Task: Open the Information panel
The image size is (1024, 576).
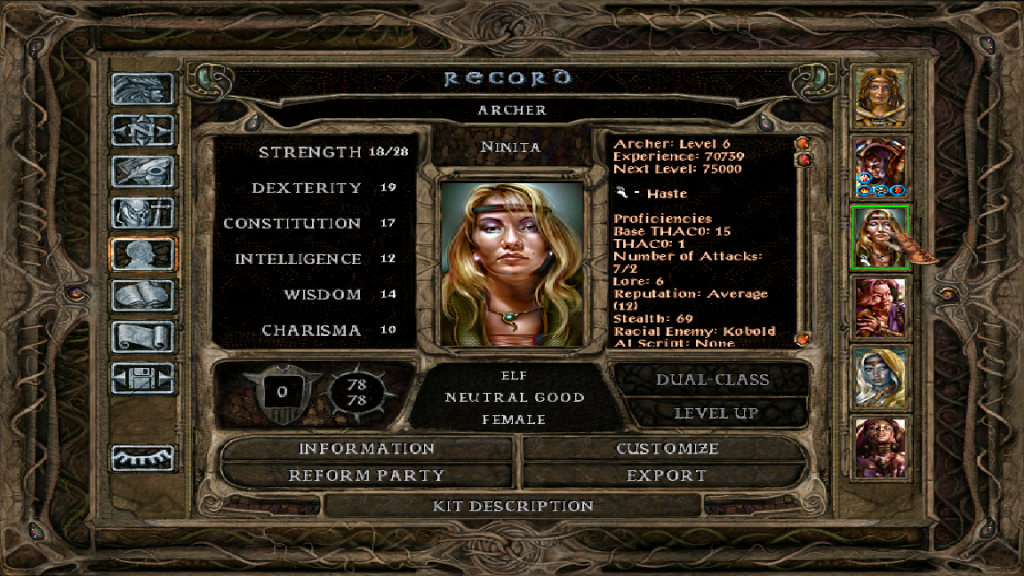Action: [x=366, y=449]
